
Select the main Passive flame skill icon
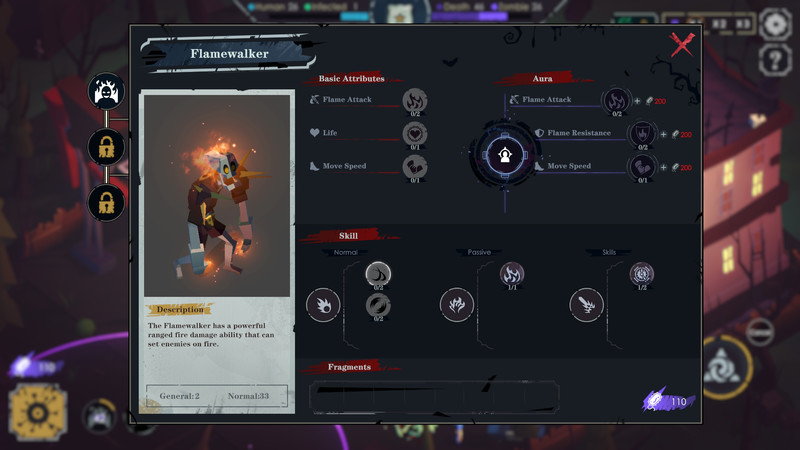(x=457, y=305)
